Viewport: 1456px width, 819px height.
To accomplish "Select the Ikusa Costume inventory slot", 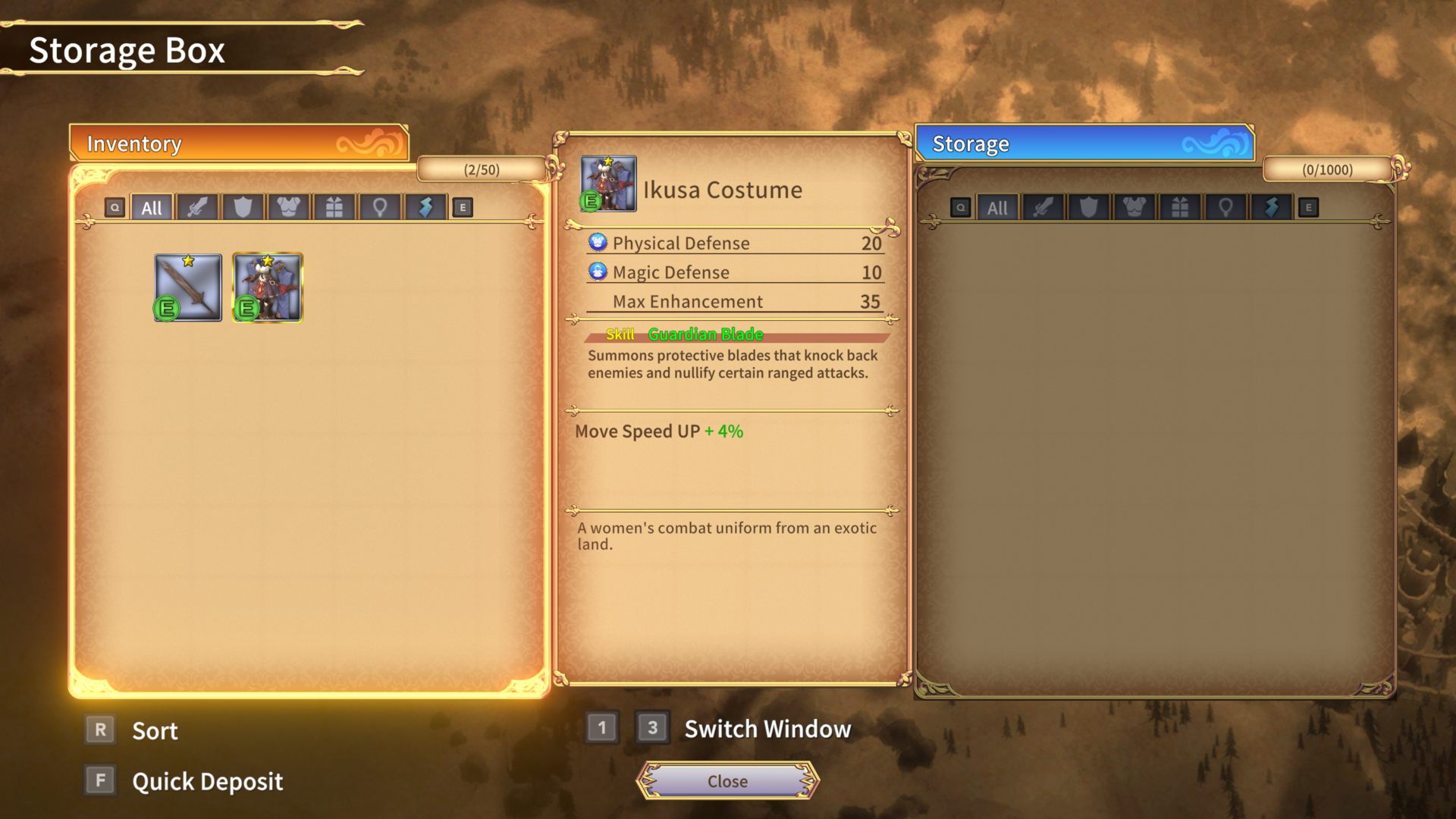I will click(267, 288).
